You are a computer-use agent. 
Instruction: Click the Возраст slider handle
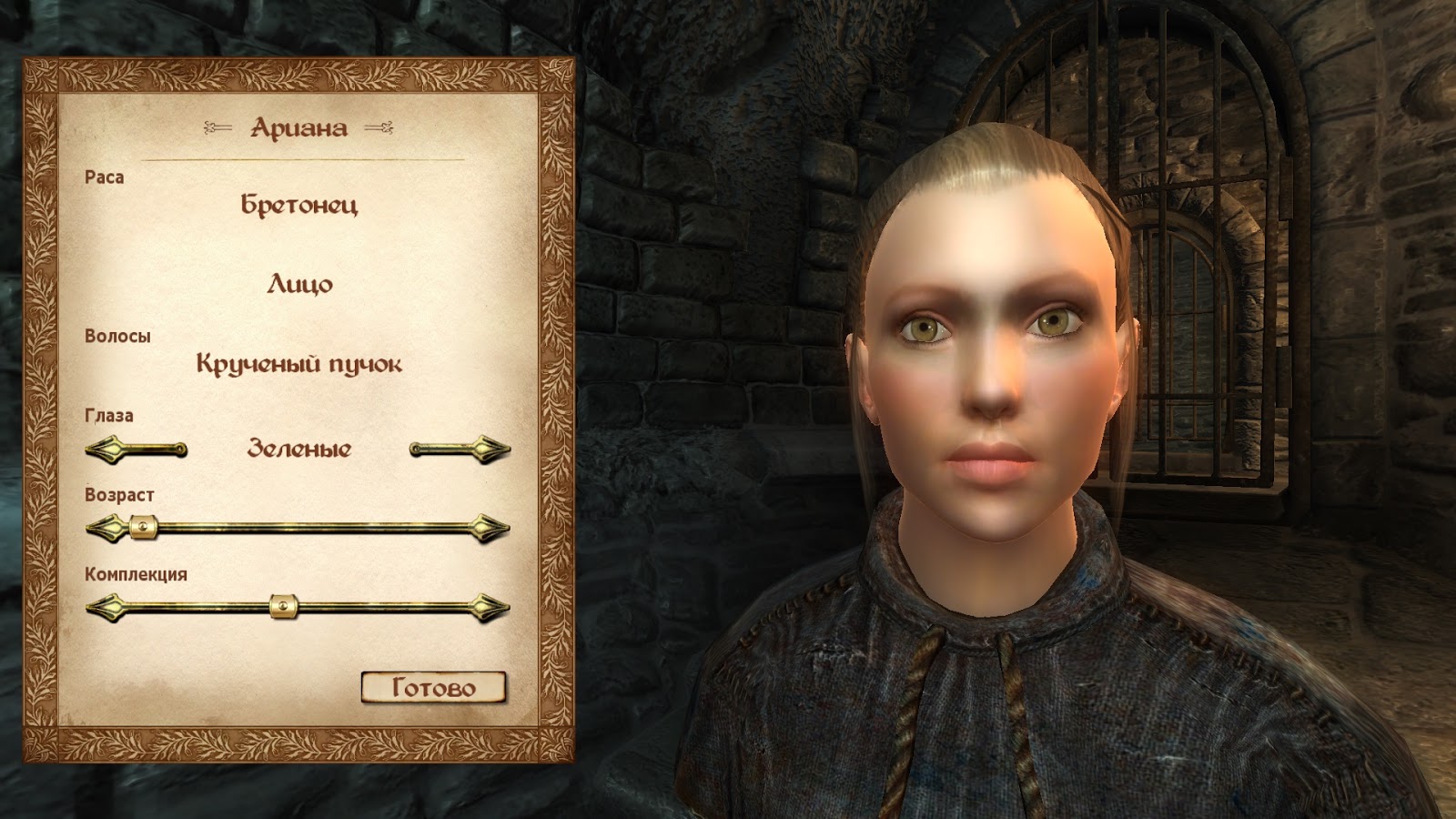(142, 525)
